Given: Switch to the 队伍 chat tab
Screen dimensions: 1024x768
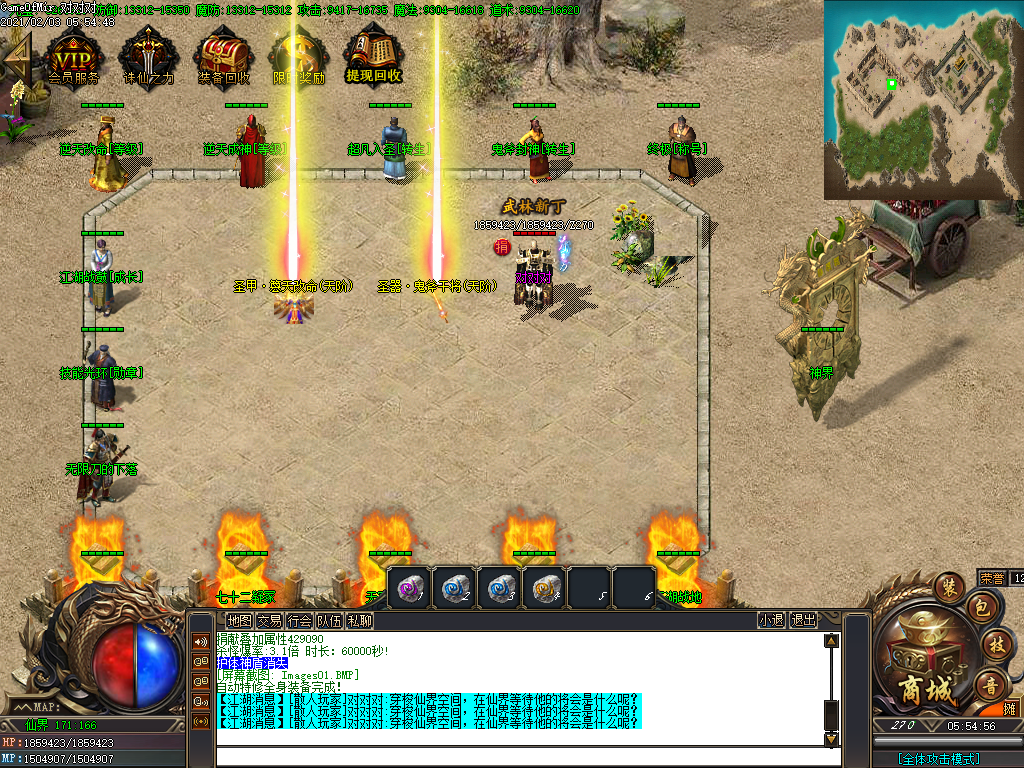Looking at the screenshot, I should tap(329, 620).
